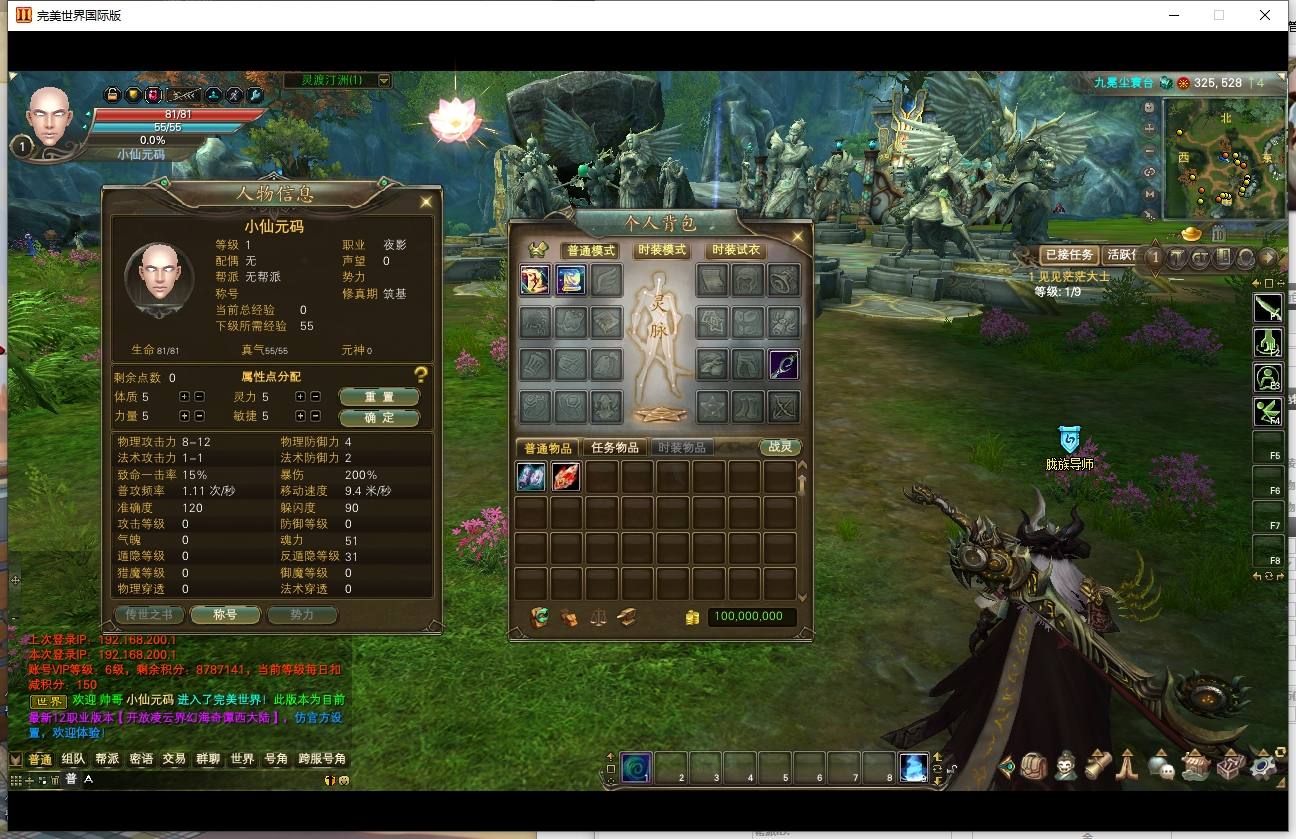Switch to 任务物品 quest items tab
Viewport: 1296px width, 839px height.
point(614,447)
